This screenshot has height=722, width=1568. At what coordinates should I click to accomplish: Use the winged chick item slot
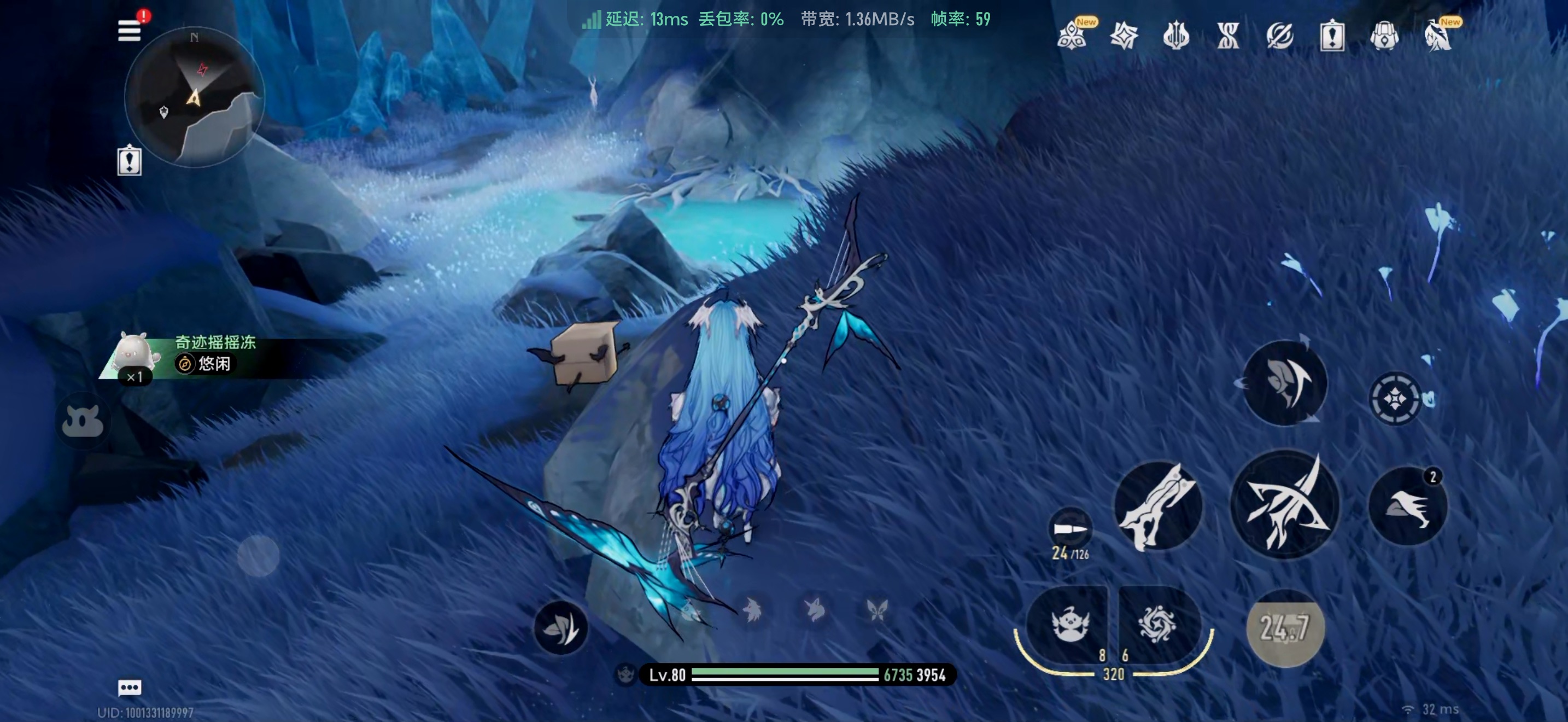[x=1068, y=625]
